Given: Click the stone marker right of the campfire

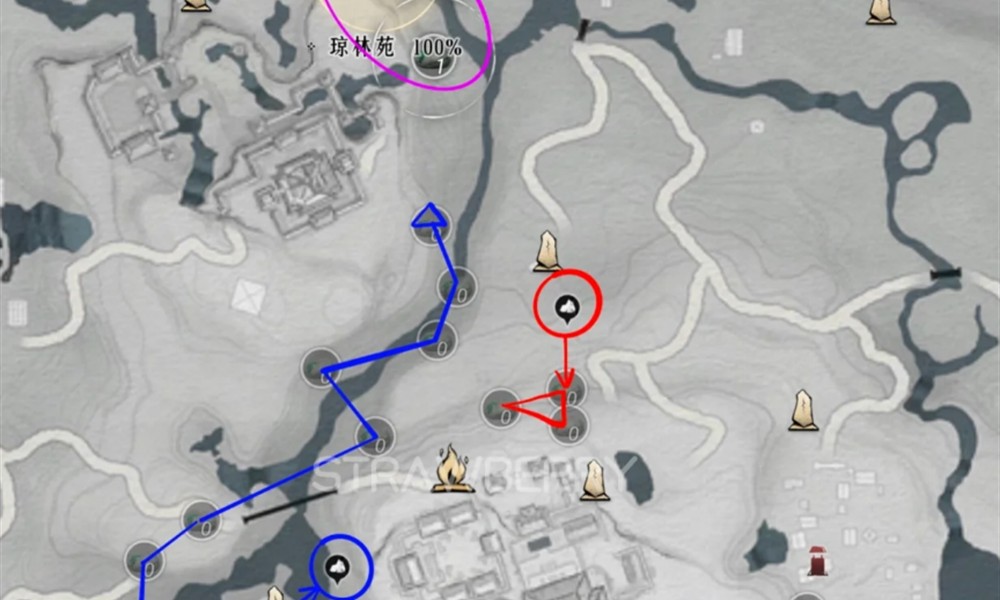Looking at the screenshot, I should coord(594,480).
